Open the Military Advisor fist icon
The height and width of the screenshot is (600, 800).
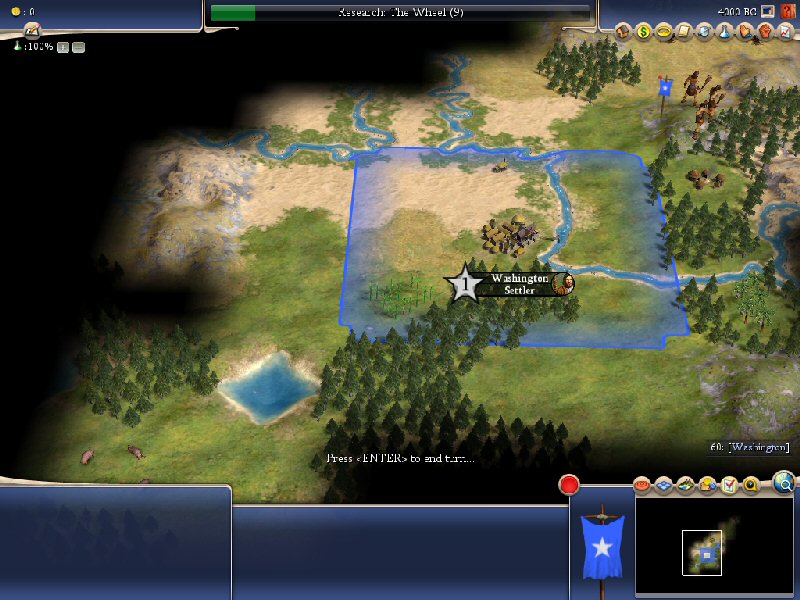tap(763, 31)
